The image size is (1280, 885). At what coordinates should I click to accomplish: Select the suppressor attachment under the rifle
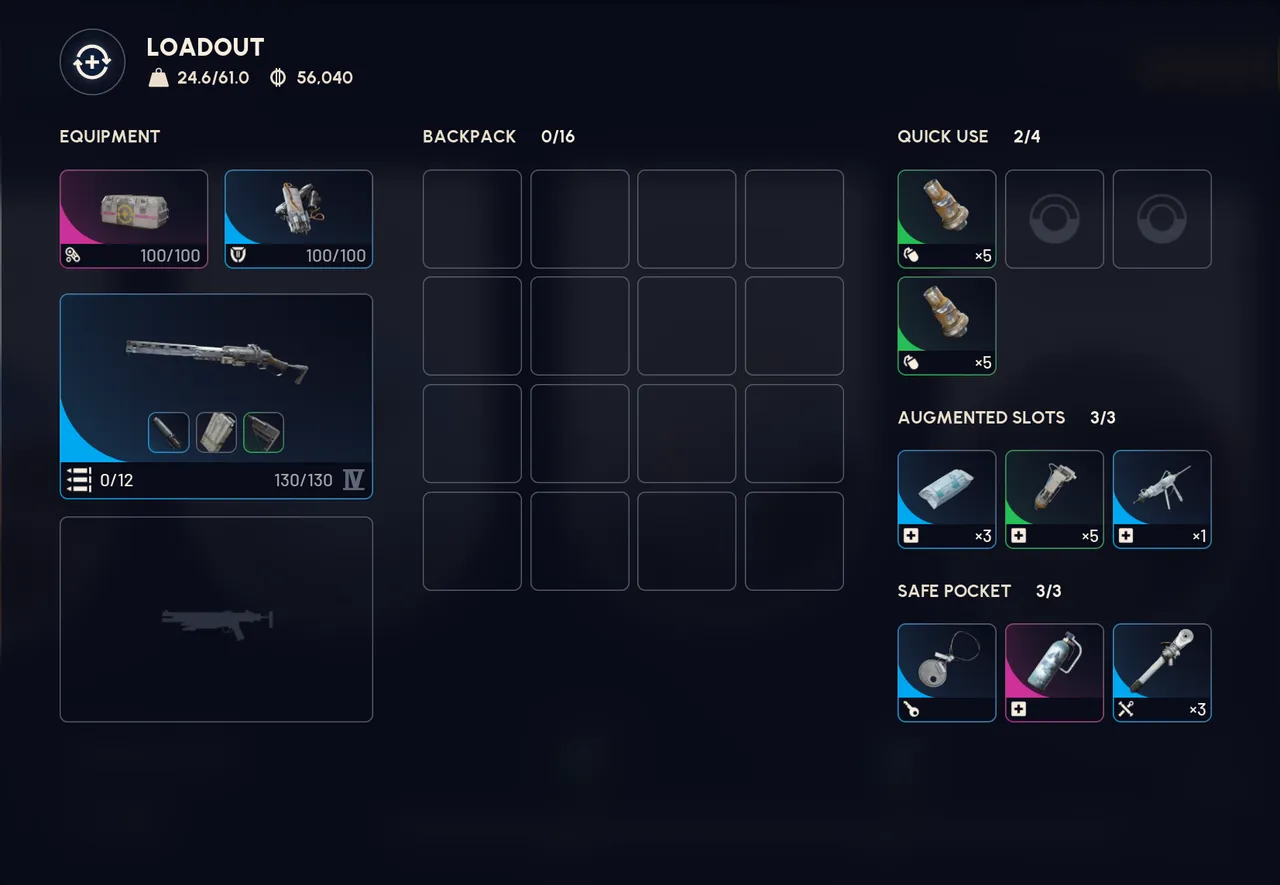click(168, 432)
